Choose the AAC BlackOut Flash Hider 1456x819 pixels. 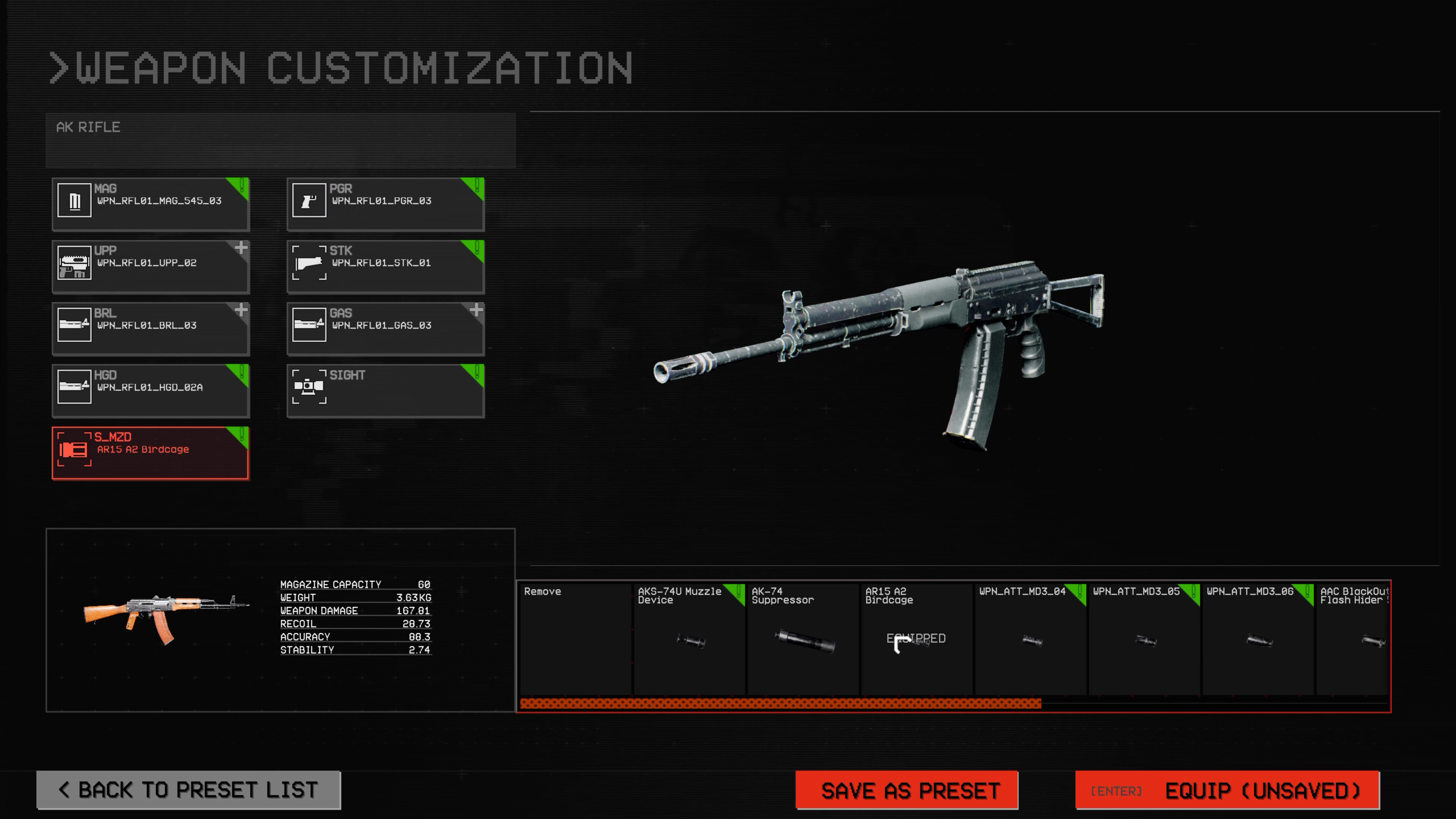1353,639
